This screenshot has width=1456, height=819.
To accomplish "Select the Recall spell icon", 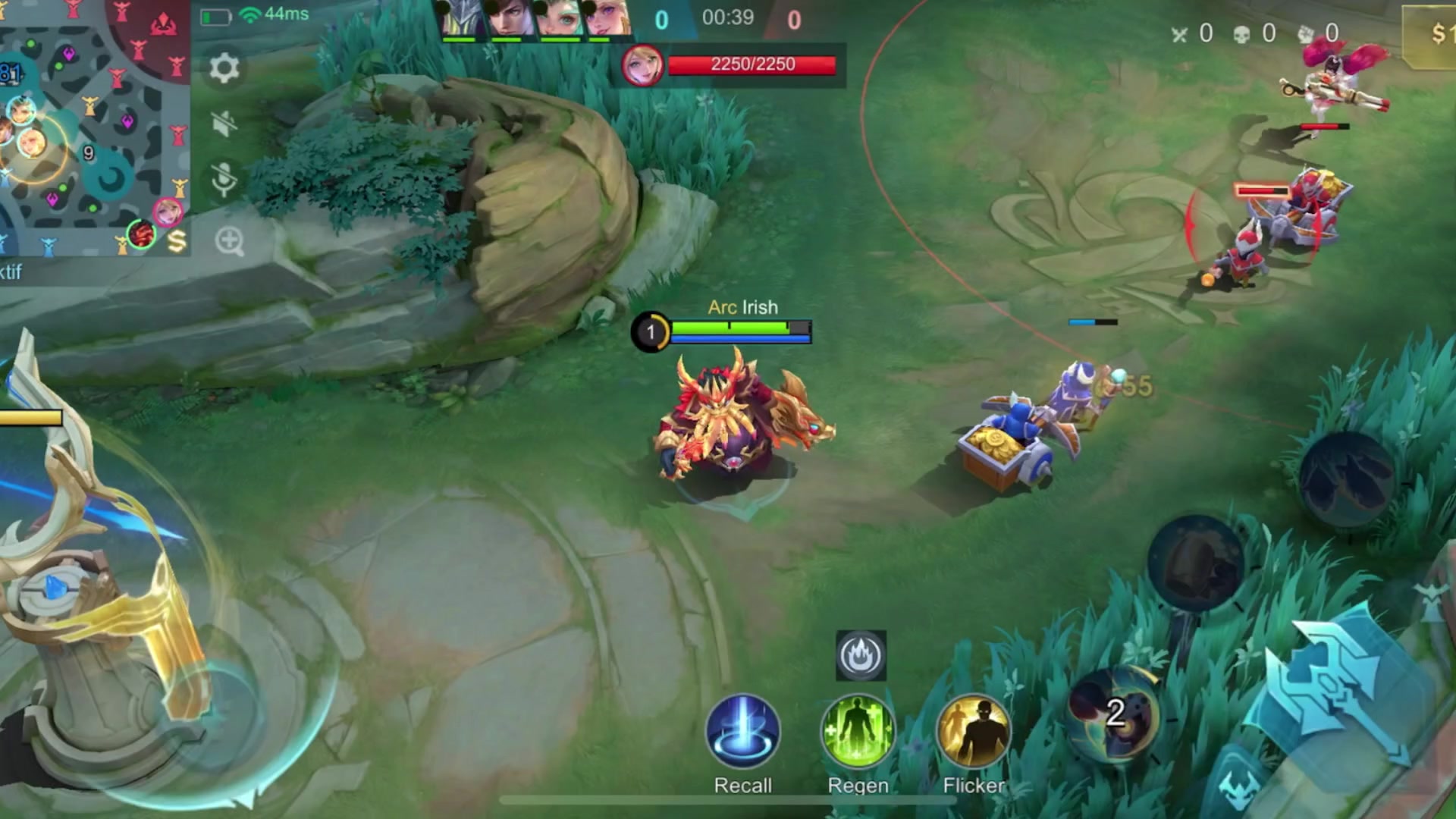I will (x=743, y=730).
